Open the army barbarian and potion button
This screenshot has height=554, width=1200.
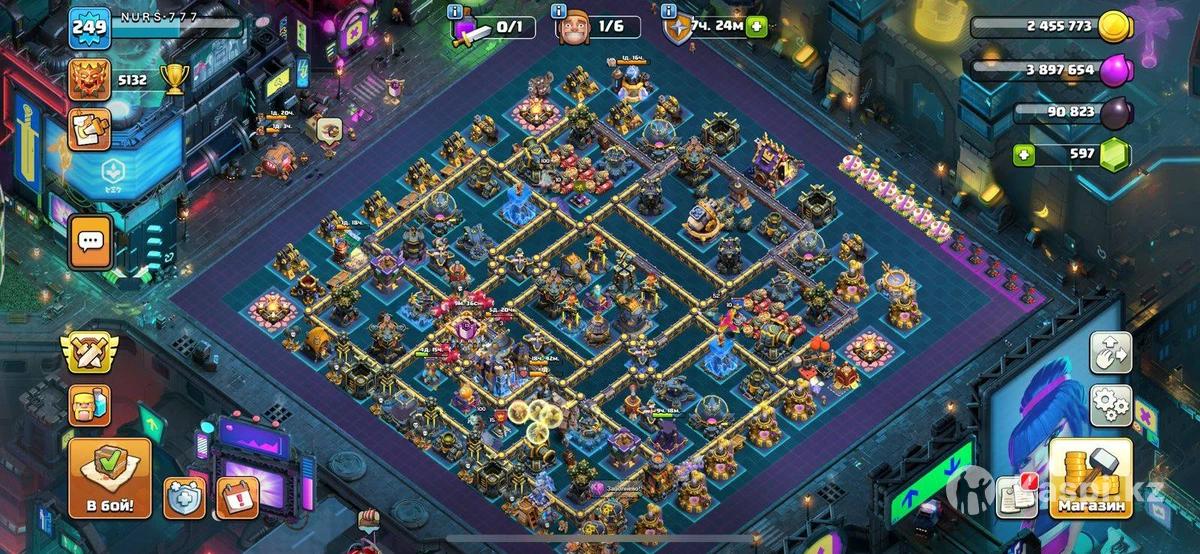coord(89,405)
